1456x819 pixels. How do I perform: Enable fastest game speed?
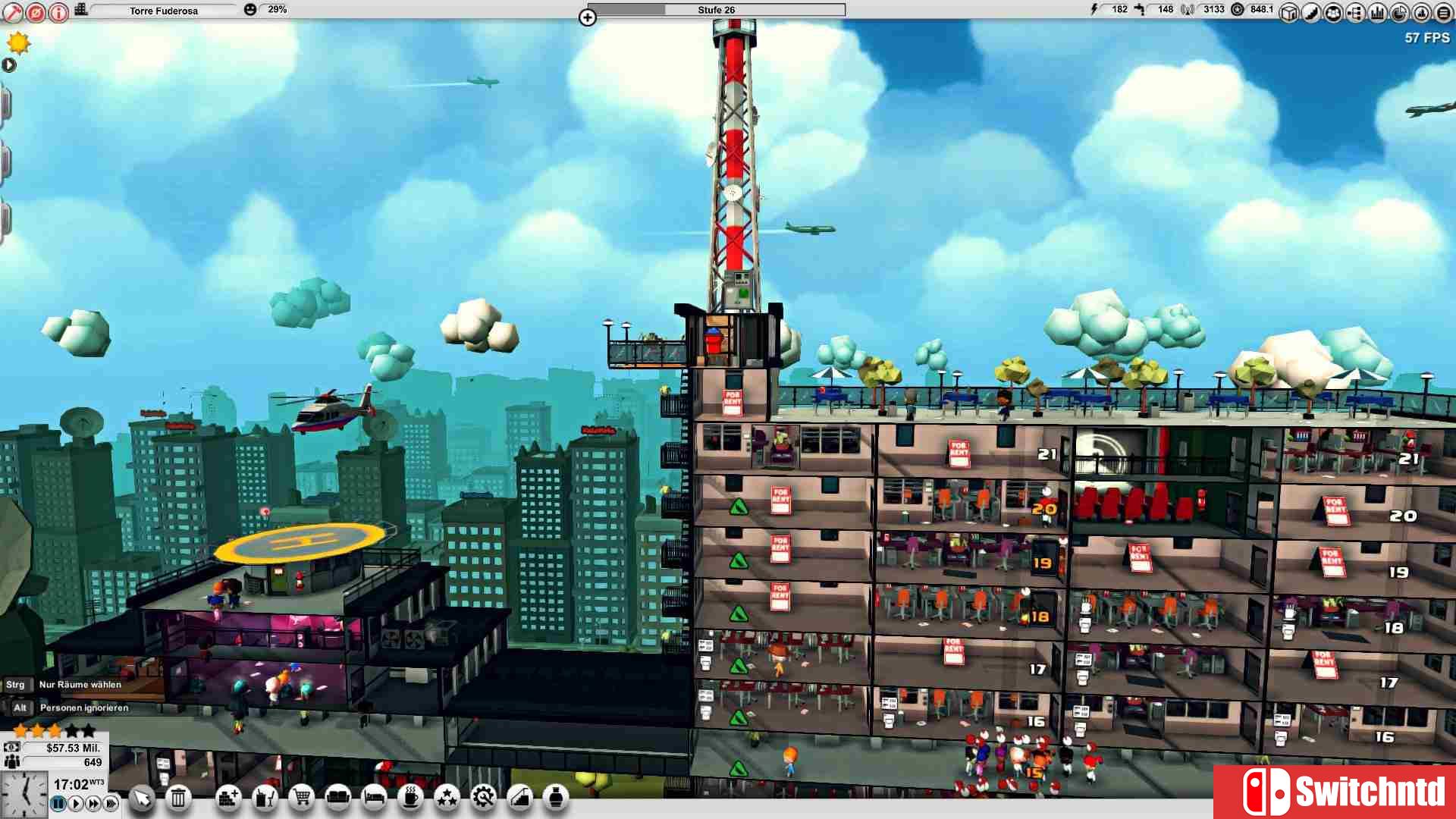point(111,802)
